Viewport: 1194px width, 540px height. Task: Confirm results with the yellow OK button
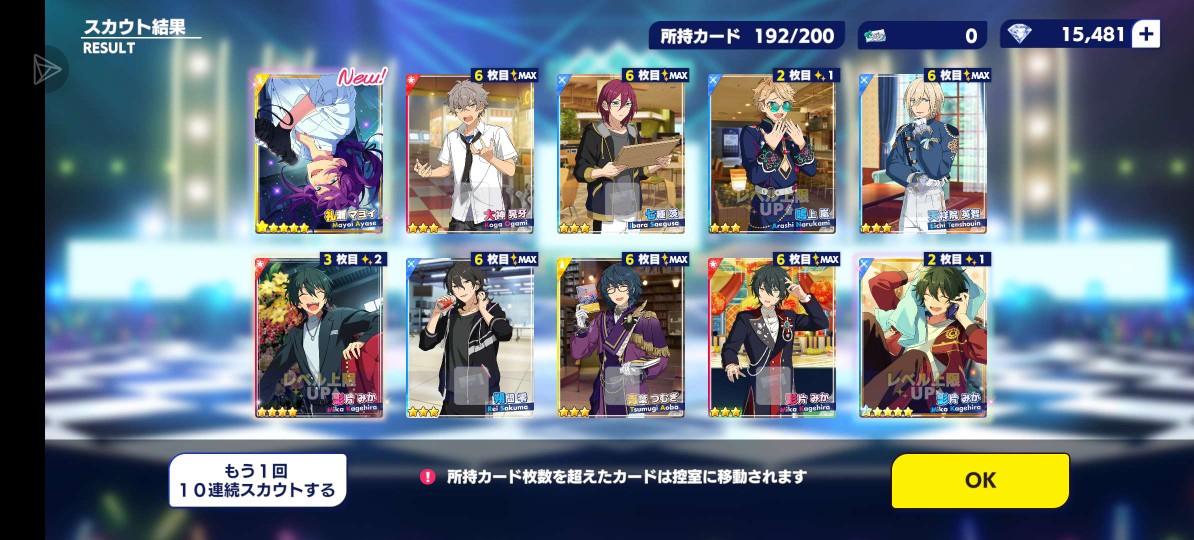point(980,480)
